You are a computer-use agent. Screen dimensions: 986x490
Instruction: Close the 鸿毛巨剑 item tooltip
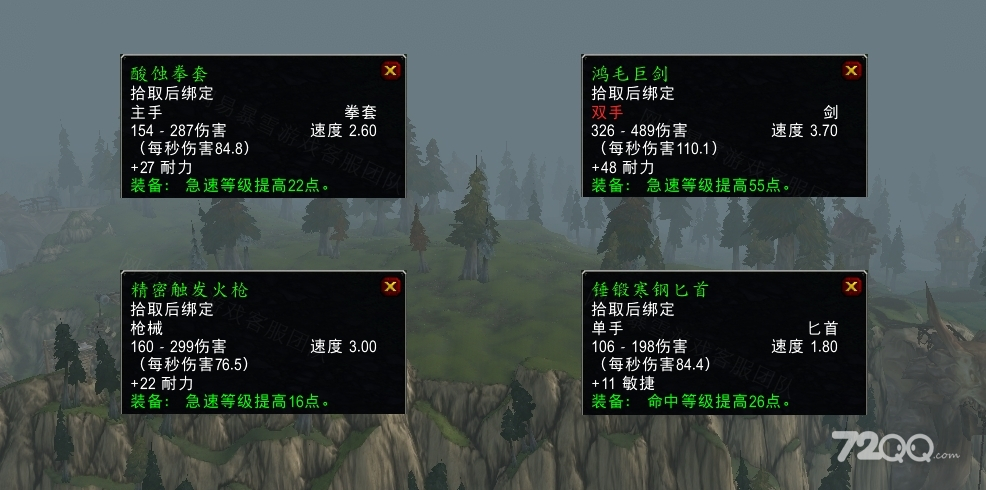click(x=851, y=70)
